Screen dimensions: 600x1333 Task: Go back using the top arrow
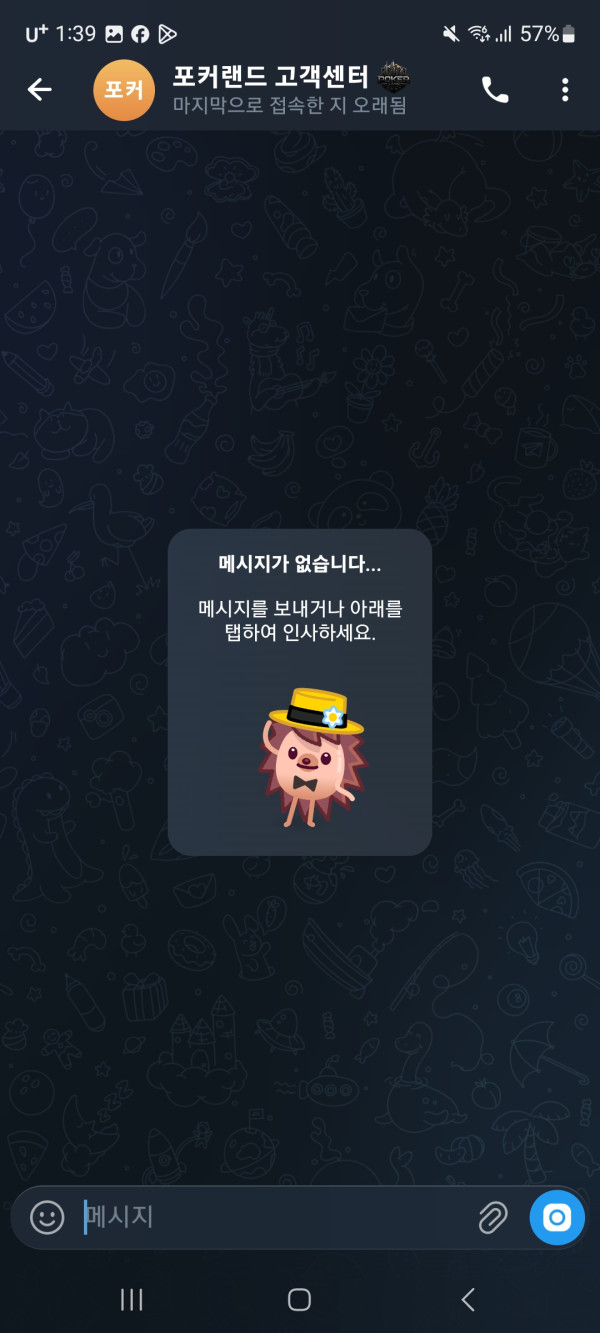pos(39,90)
